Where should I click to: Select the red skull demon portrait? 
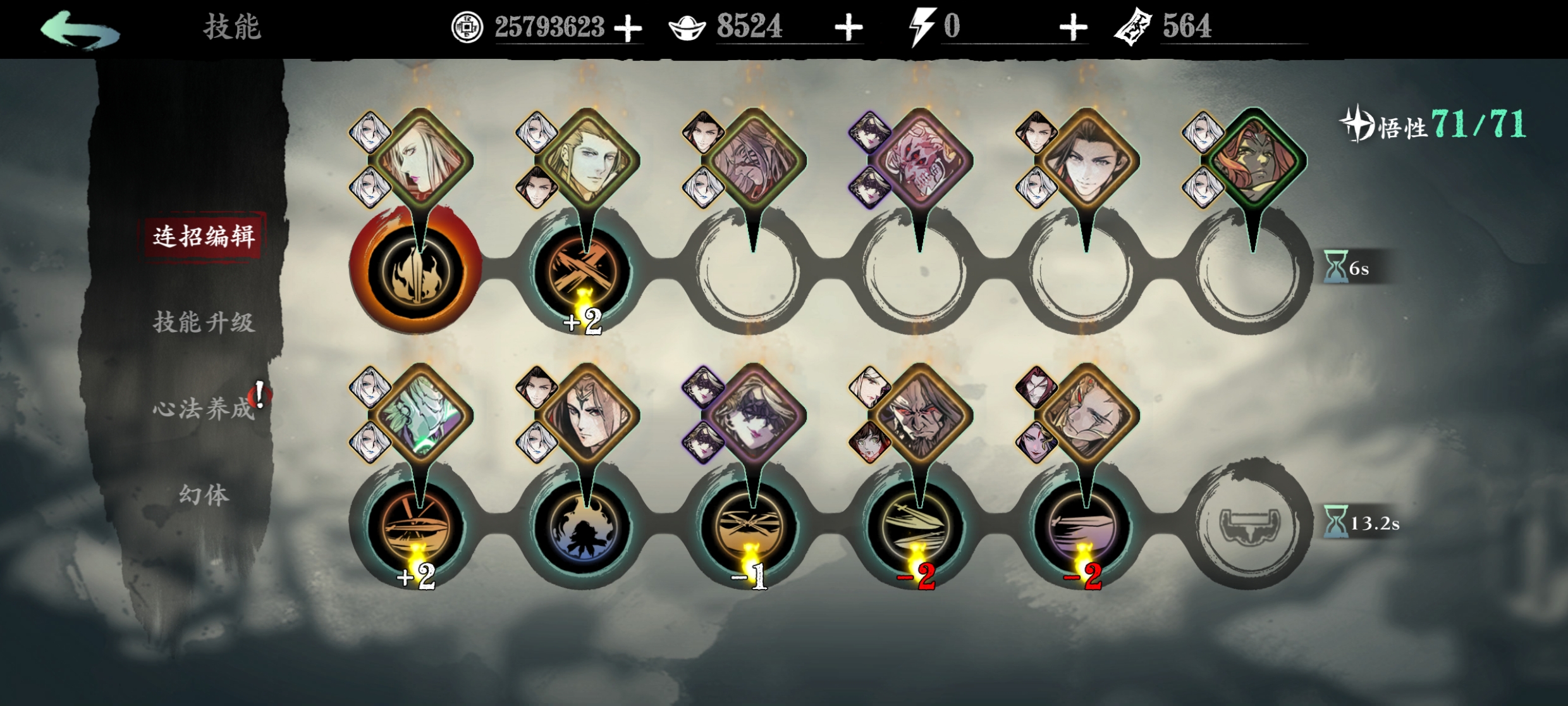point(919,159)
